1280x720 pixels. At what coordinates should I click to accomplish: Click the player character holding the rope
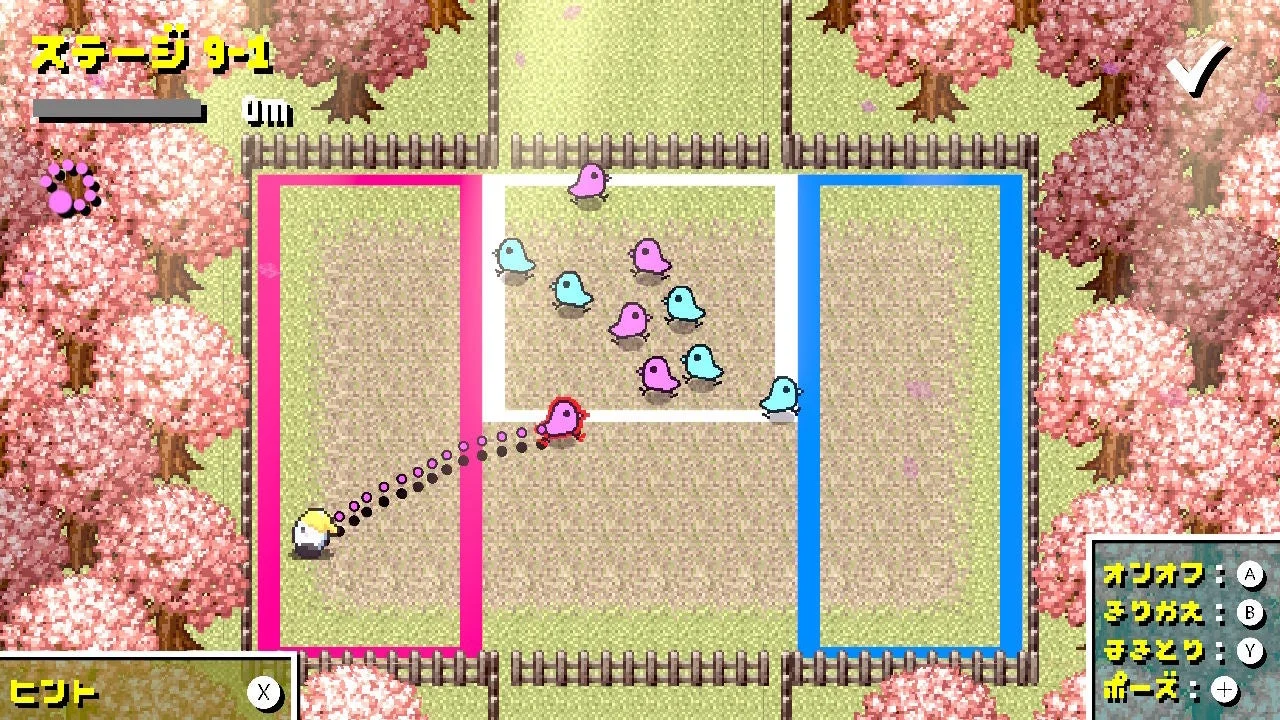coord(312,530)
